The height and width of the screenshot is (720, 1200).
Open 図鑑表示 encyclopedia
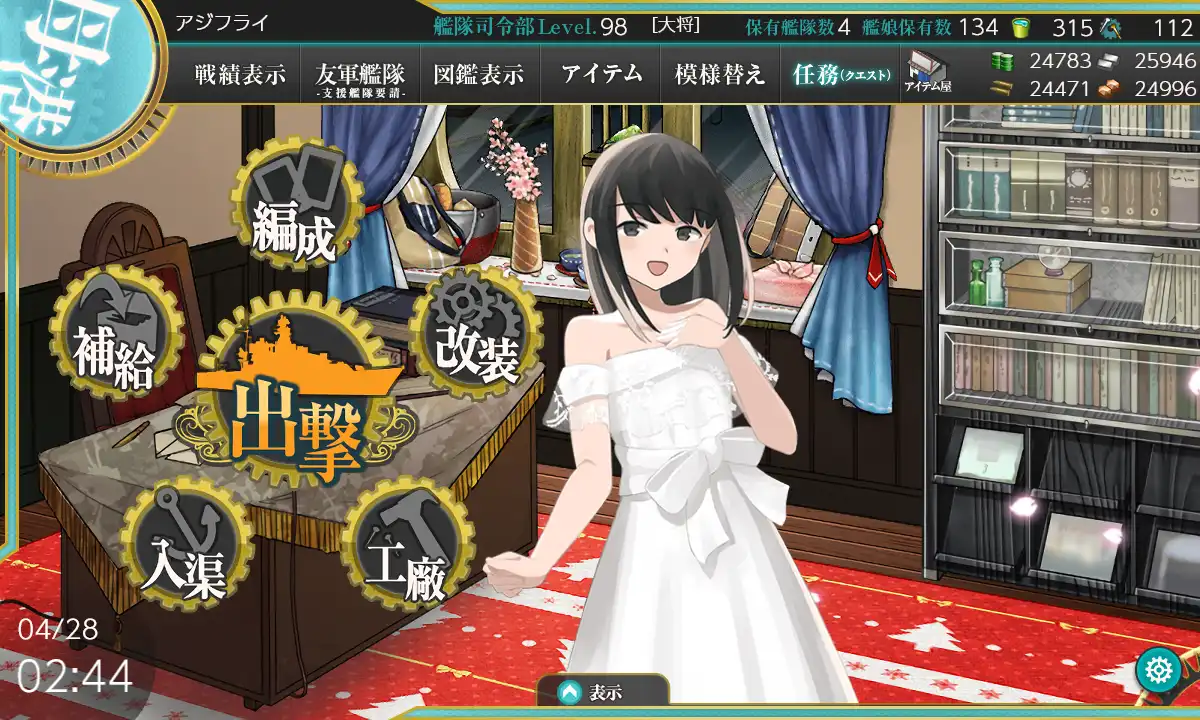[x=479, y=74]
